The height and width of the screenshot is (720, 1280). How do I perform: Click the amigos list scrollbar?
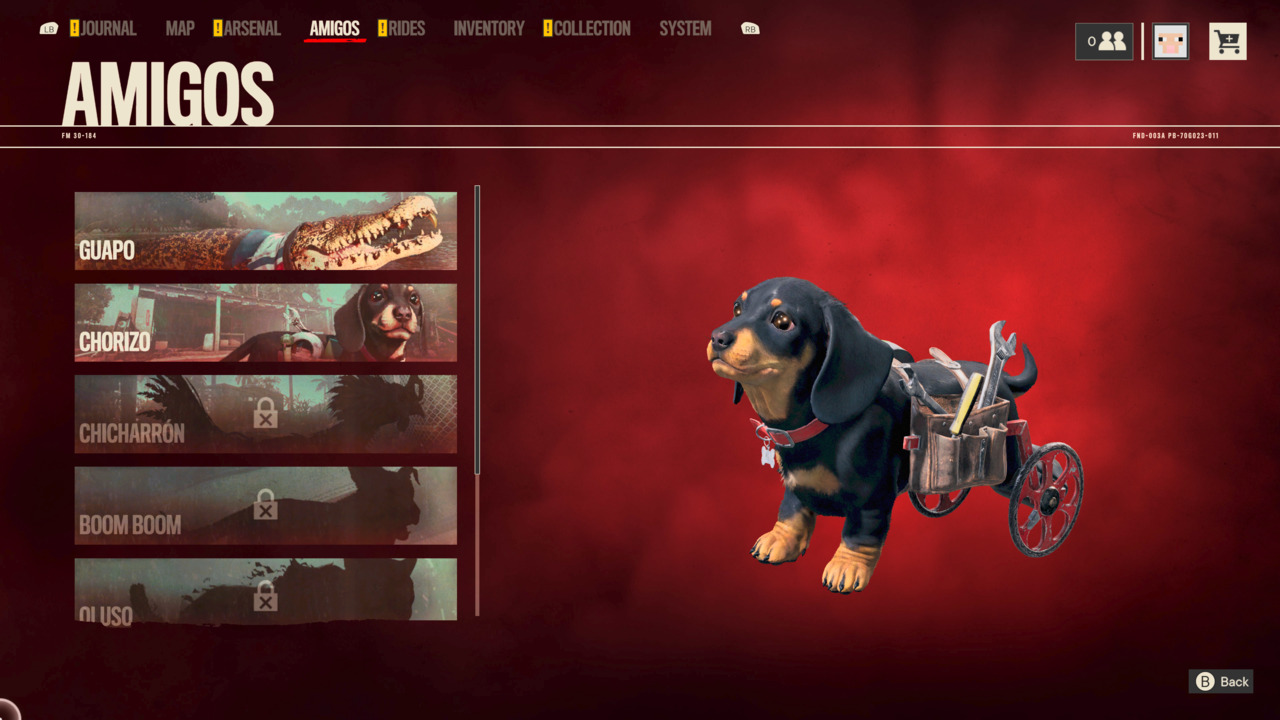pos(477,330)
